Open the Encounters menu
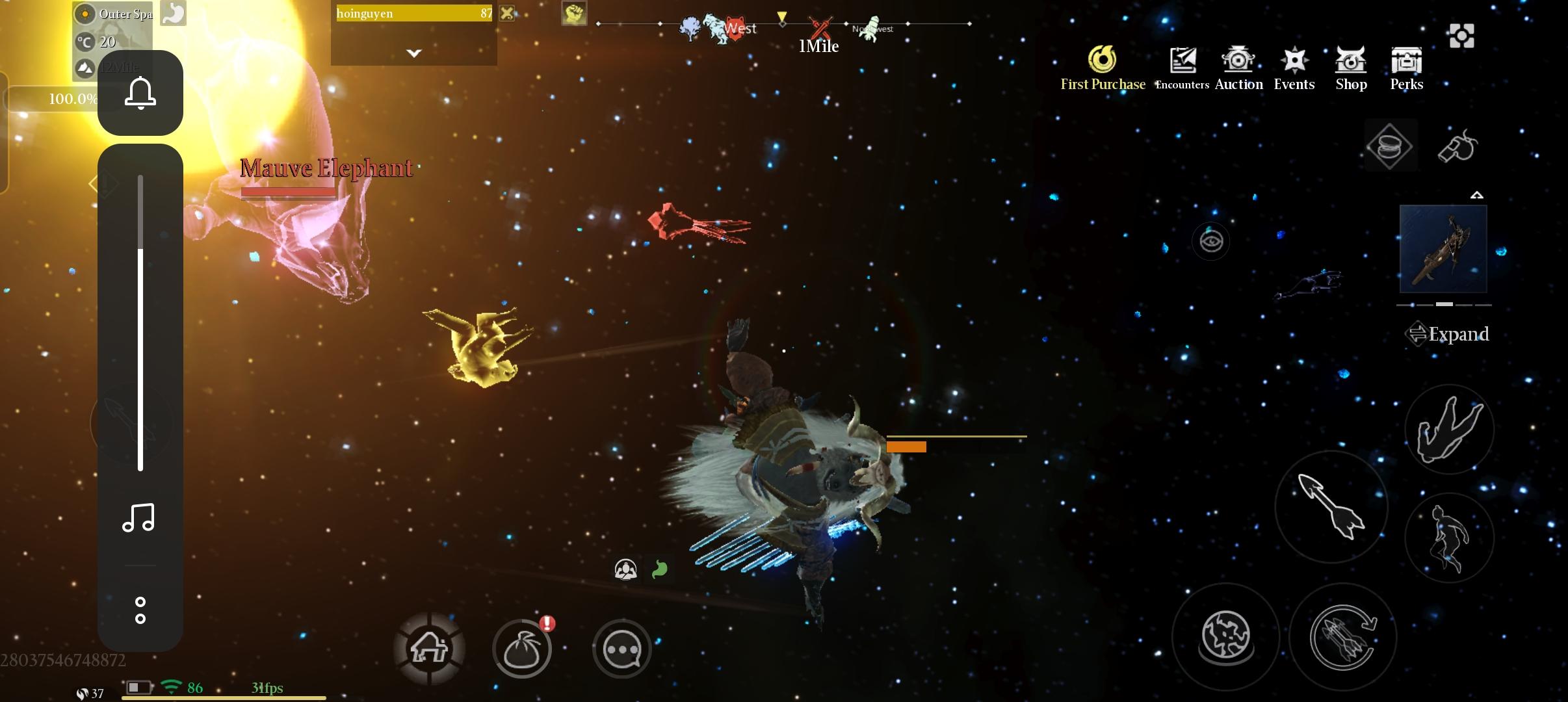This screenshot has width=1568, height=702. click(1183, 68)
